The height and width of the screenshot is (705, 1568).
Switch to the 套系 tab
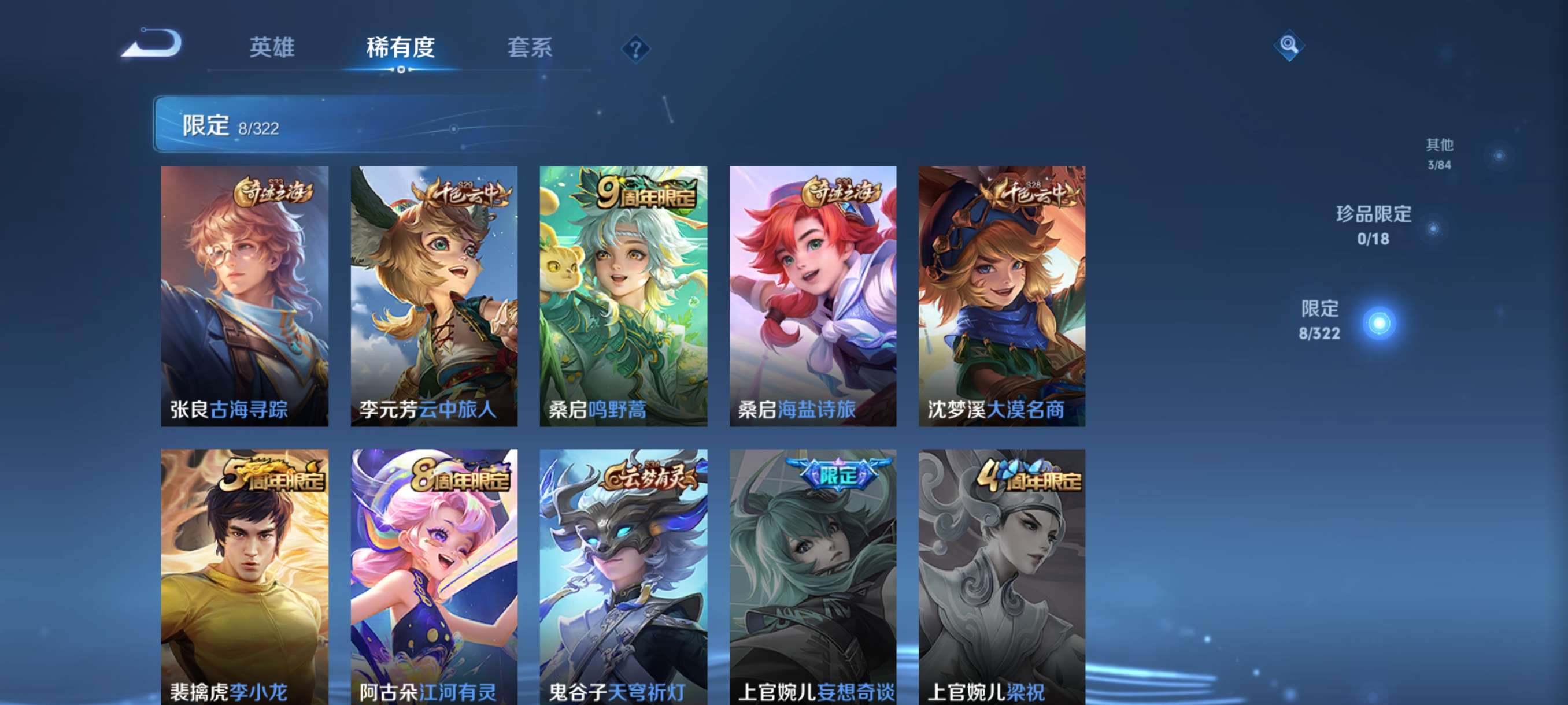tap(530, 49)
